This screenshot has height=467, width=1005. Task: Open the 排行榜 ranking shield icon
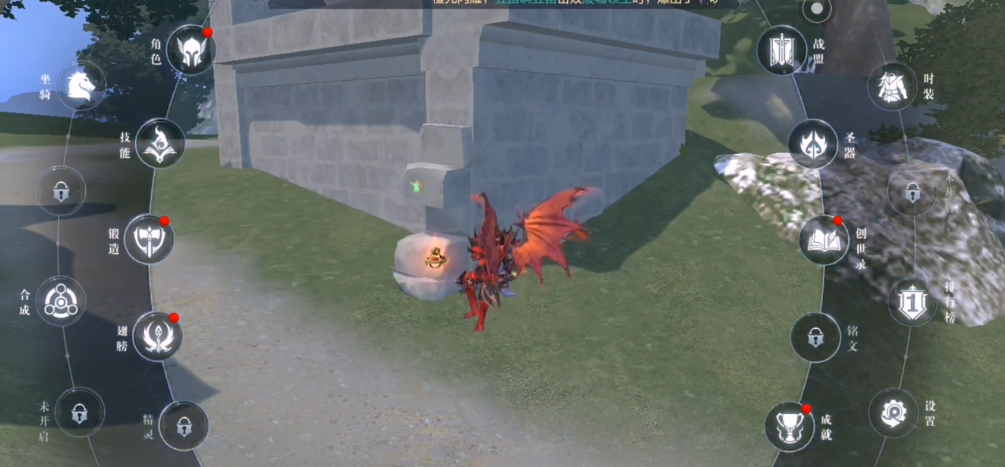(912, 301)
